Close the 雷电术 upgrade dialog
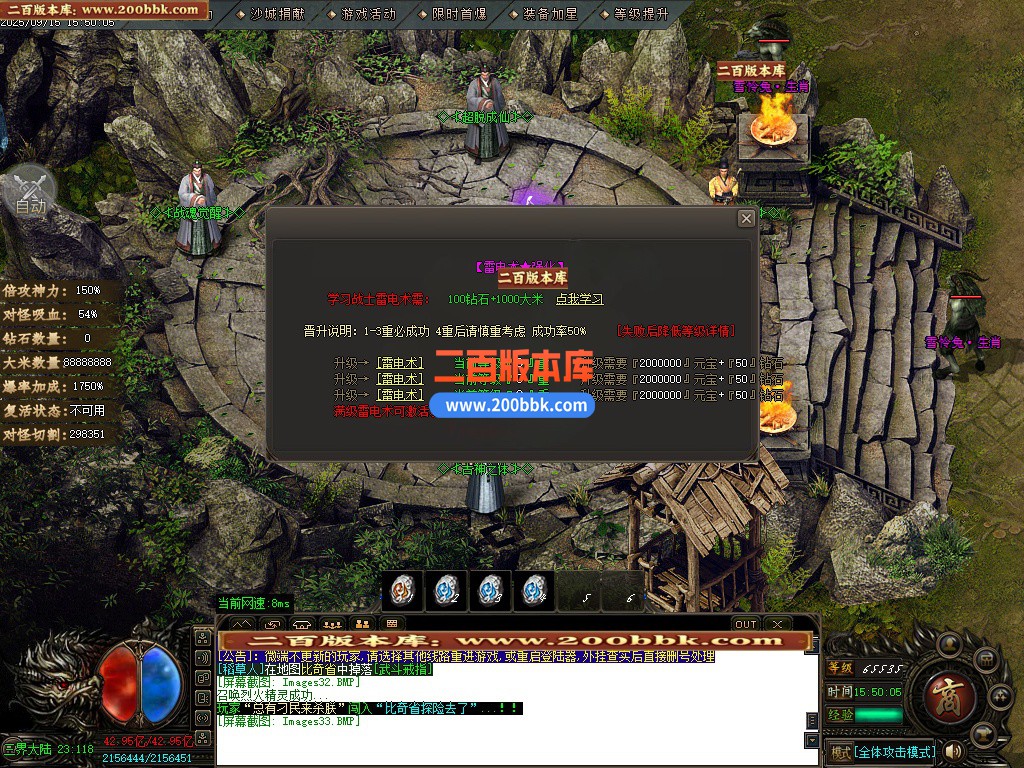 [746, 218]
